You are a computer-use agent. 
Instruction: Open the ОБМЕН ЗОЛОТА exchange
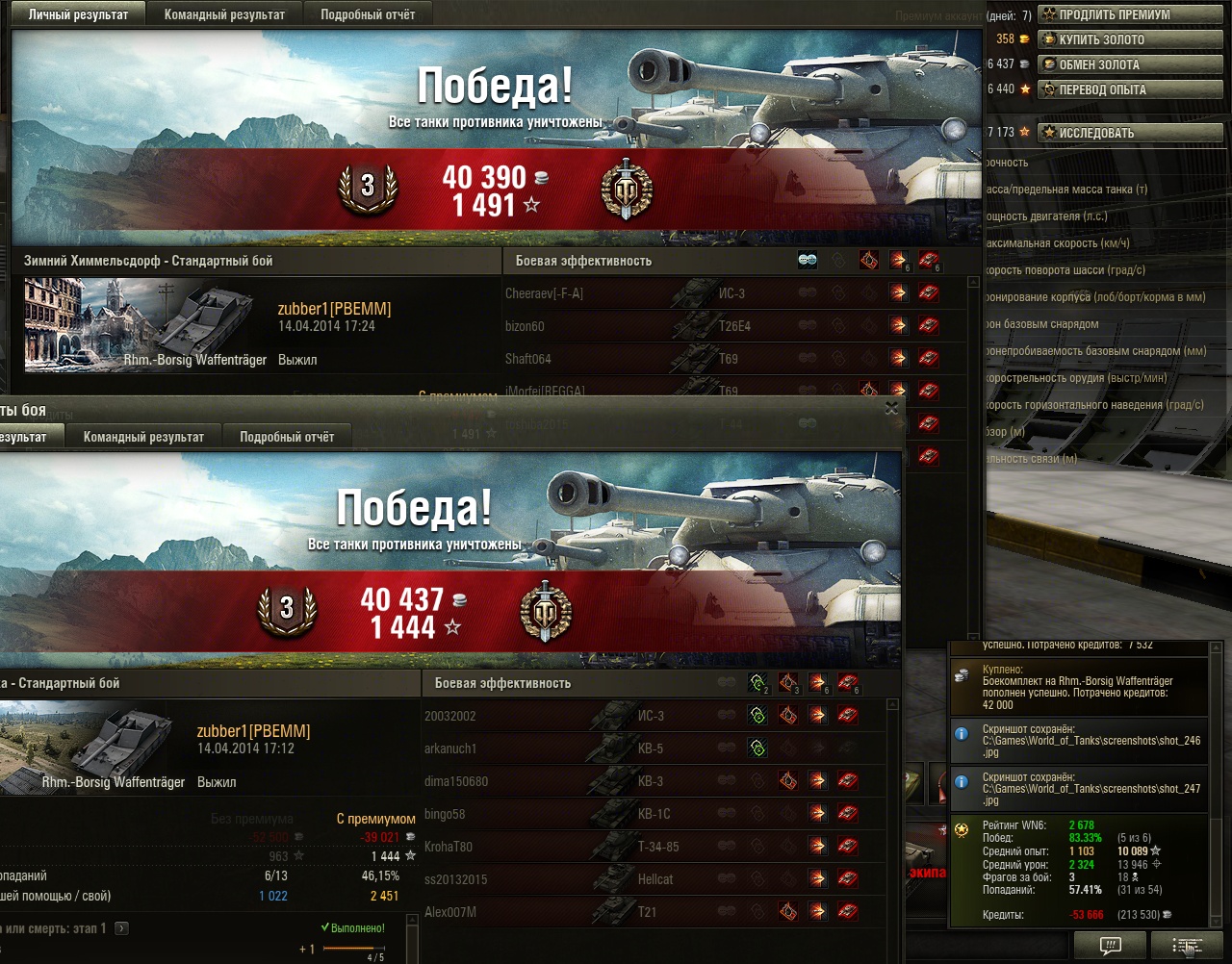tap(1133, 64)
